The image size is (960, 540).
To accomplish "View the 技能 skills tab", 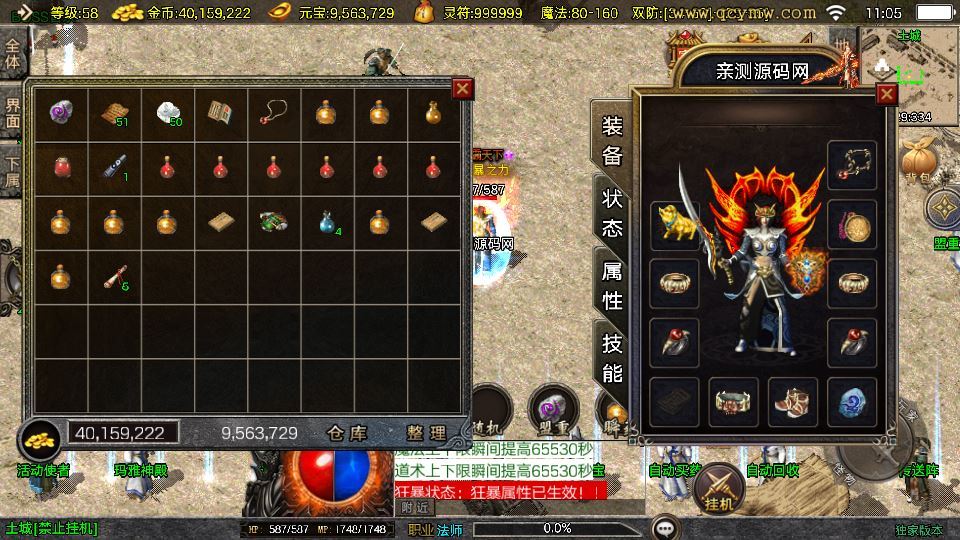I will click(x=612, y=357).
